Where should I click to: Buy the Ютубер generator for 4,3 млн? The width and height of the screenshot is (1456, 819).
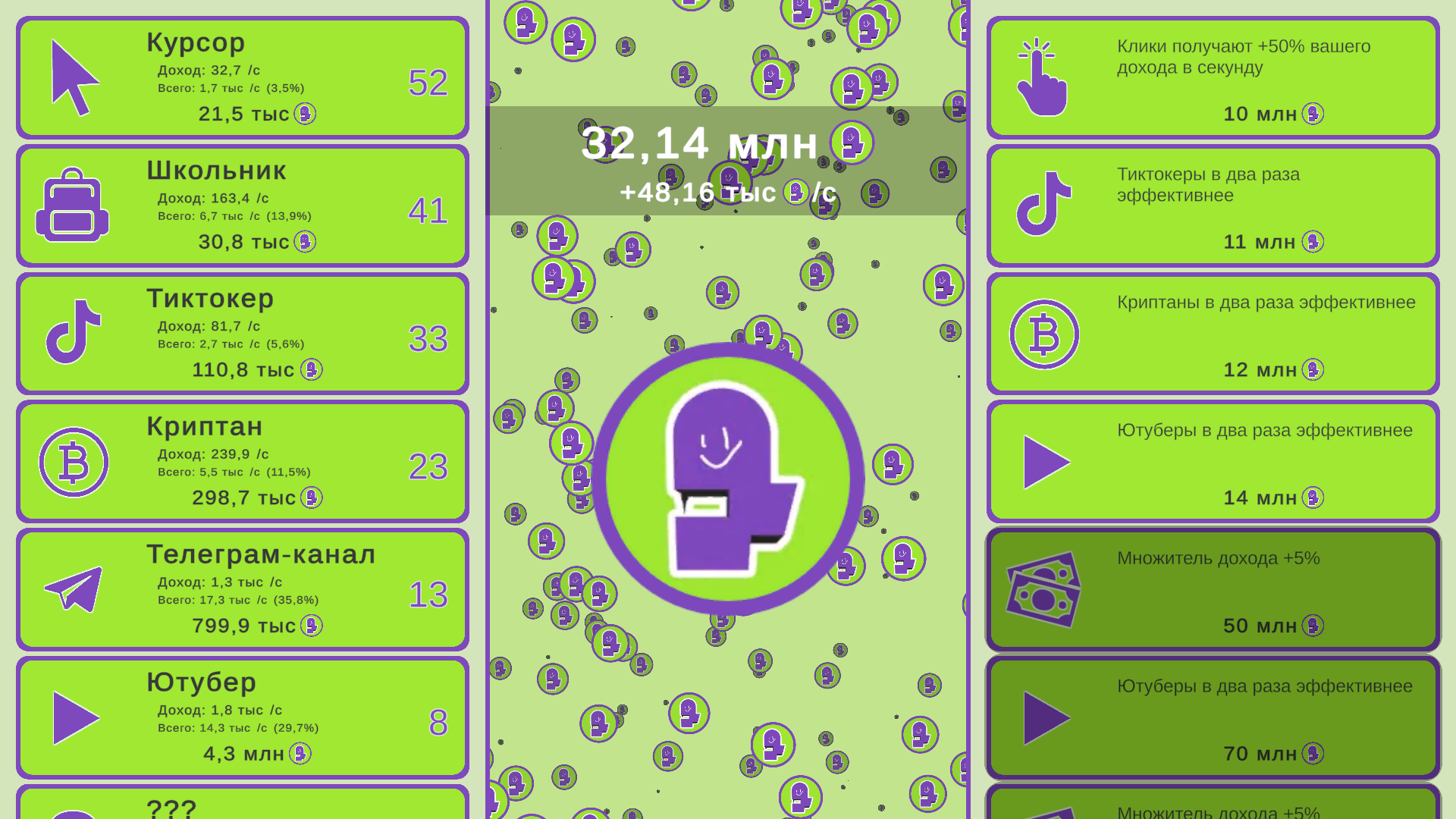tap(243, 717)
